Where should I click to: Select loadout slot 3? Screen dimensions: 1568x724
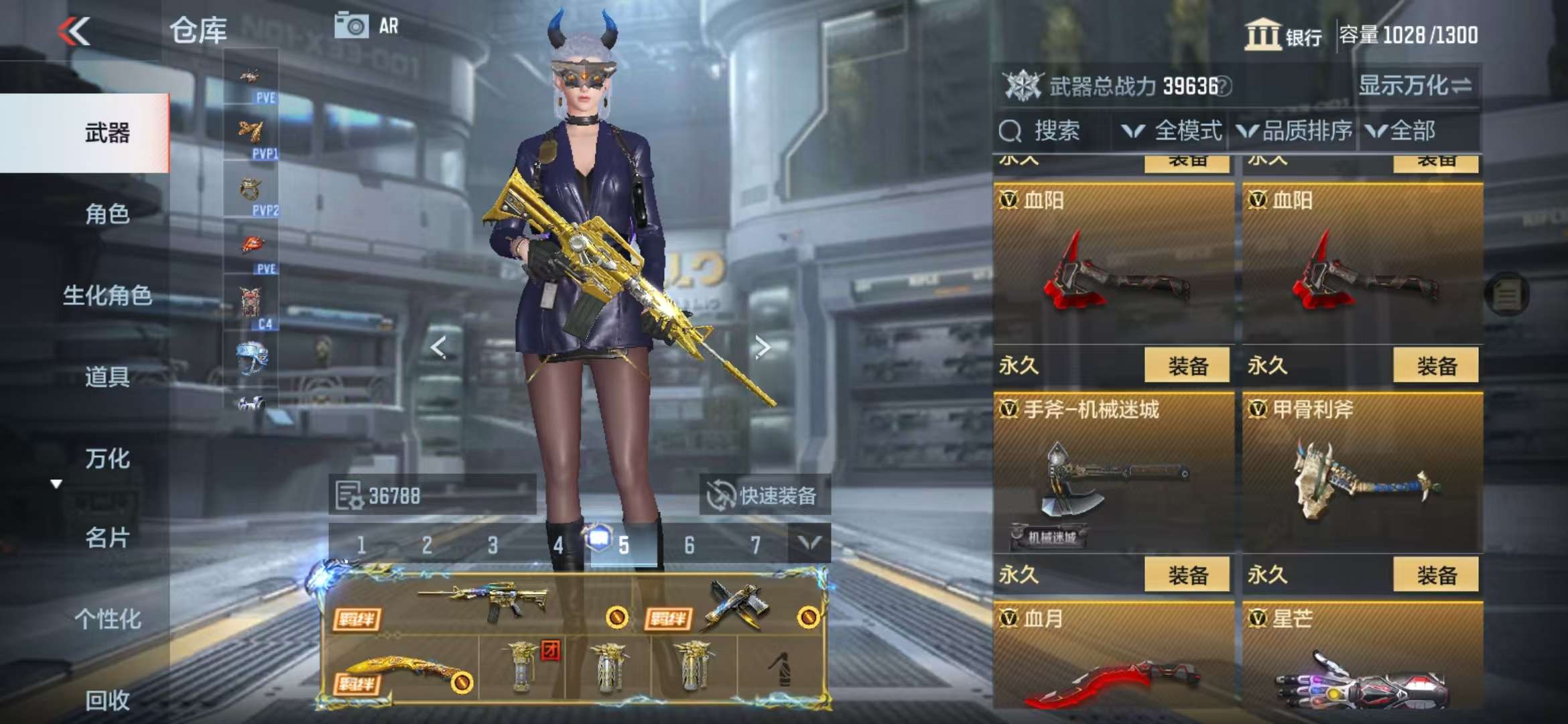[493, 546]
